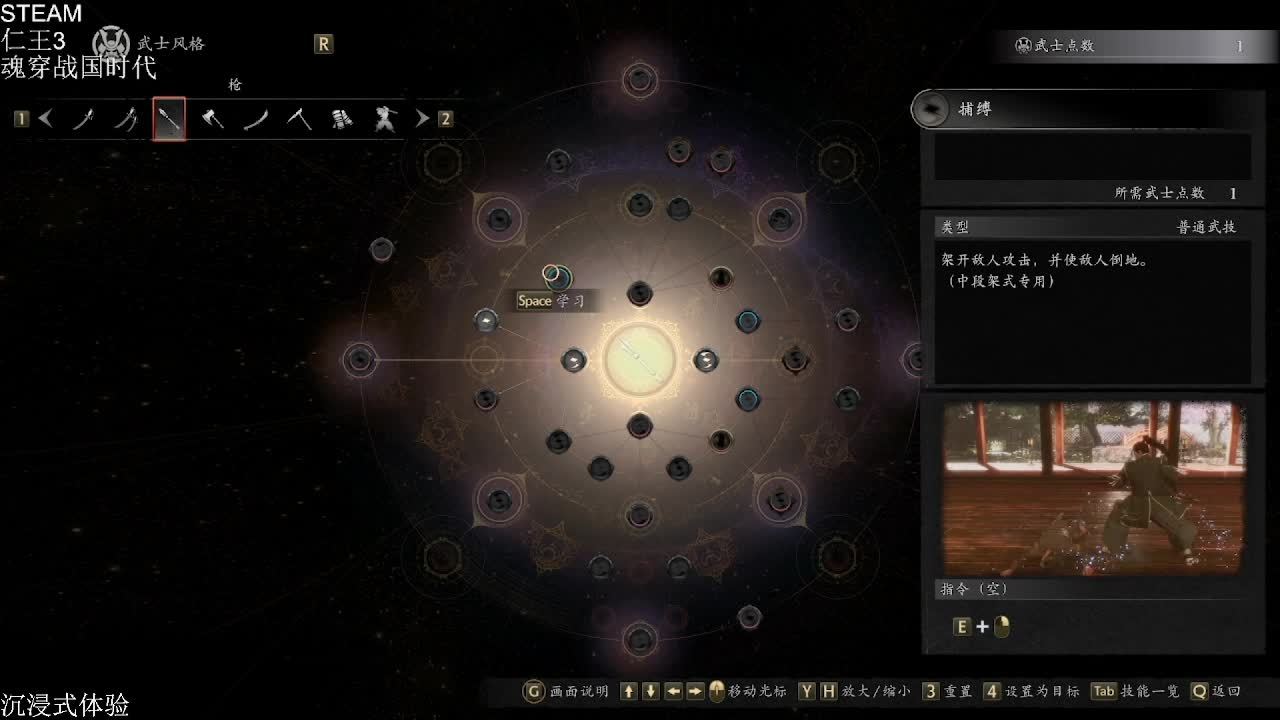Select the far-left node on the horizontal line
Viewport: 1280px width, 720px height.
pyautogui.click(x=359, y=359)
